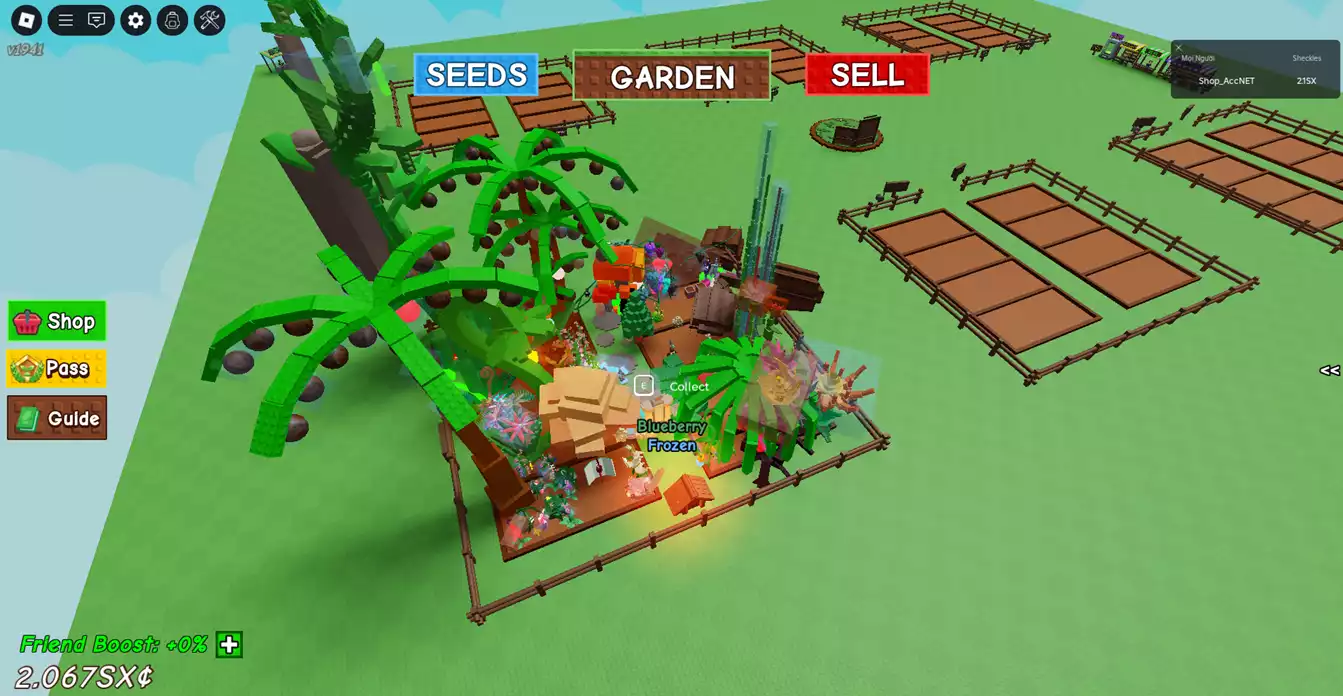This screenshot has width=1343, height=696.
Task: Open the yellow Pass menu
Action: pyautogui.click(x=57, y=369)
